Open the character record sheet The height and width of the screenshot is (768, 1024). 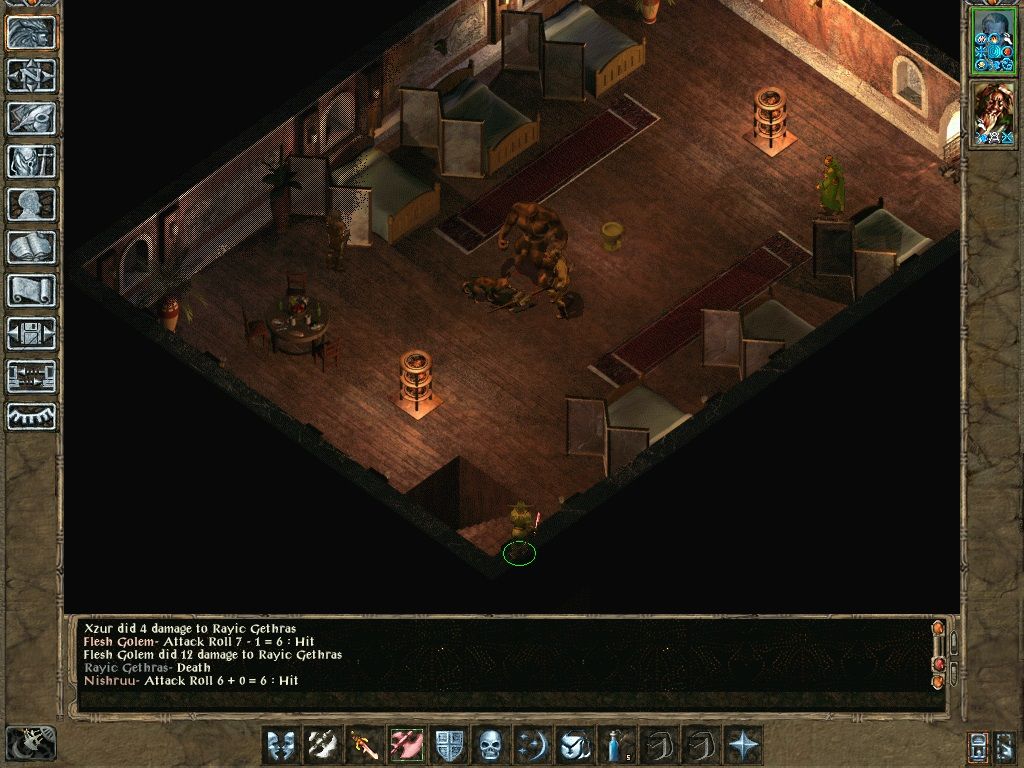31,204
